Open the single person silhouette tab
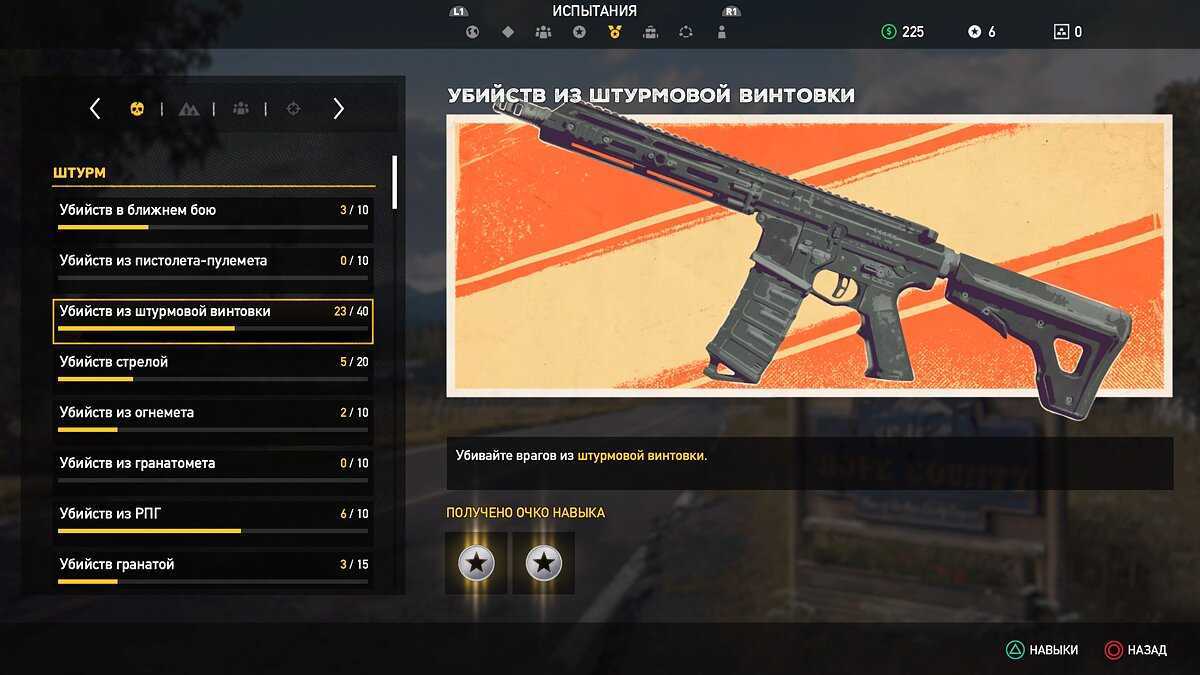 [722, 32]
